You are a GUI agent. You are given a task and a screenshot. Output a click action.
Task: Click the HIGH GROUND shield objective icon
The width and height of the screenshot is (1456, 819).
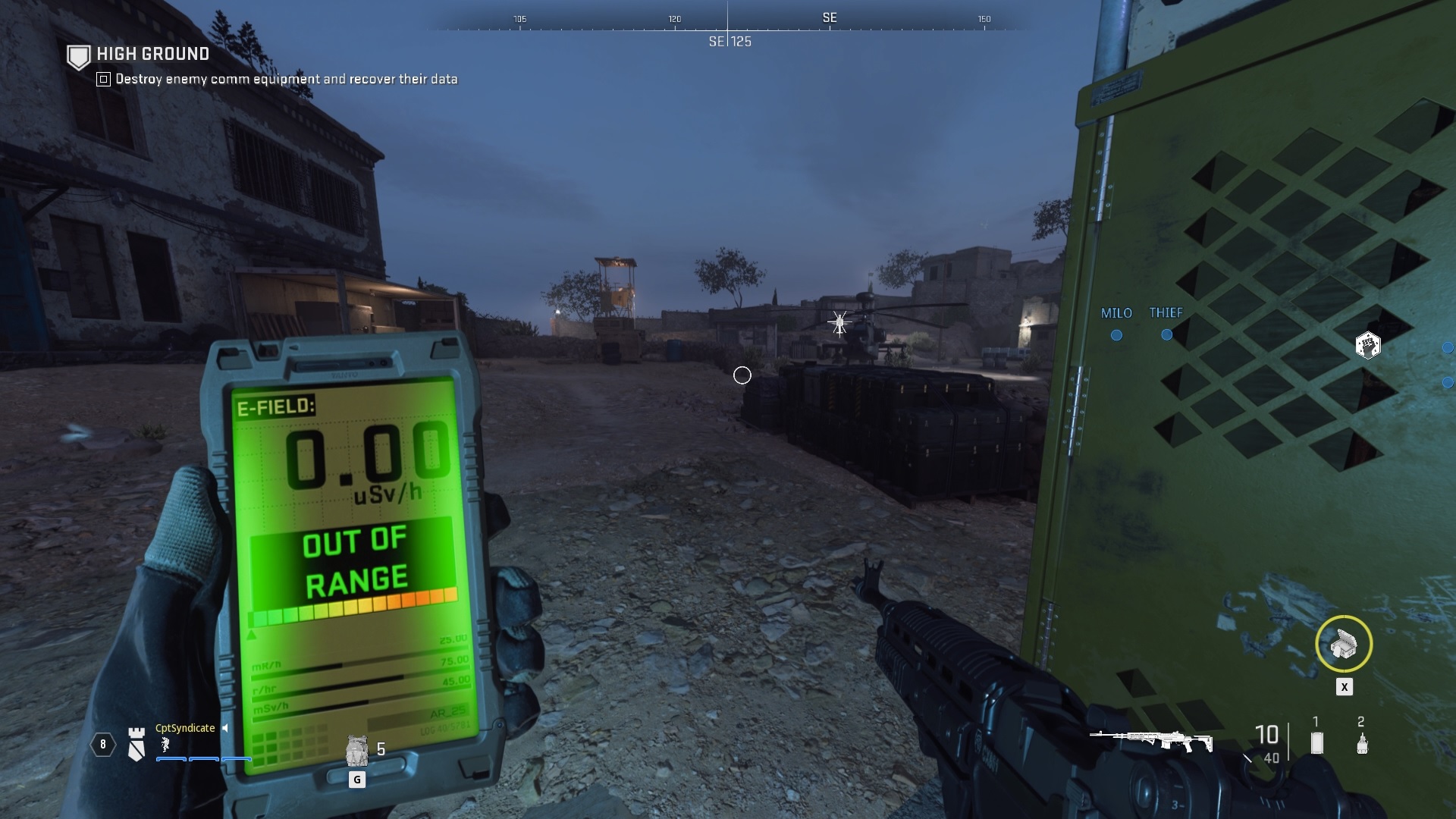(78, 54)
